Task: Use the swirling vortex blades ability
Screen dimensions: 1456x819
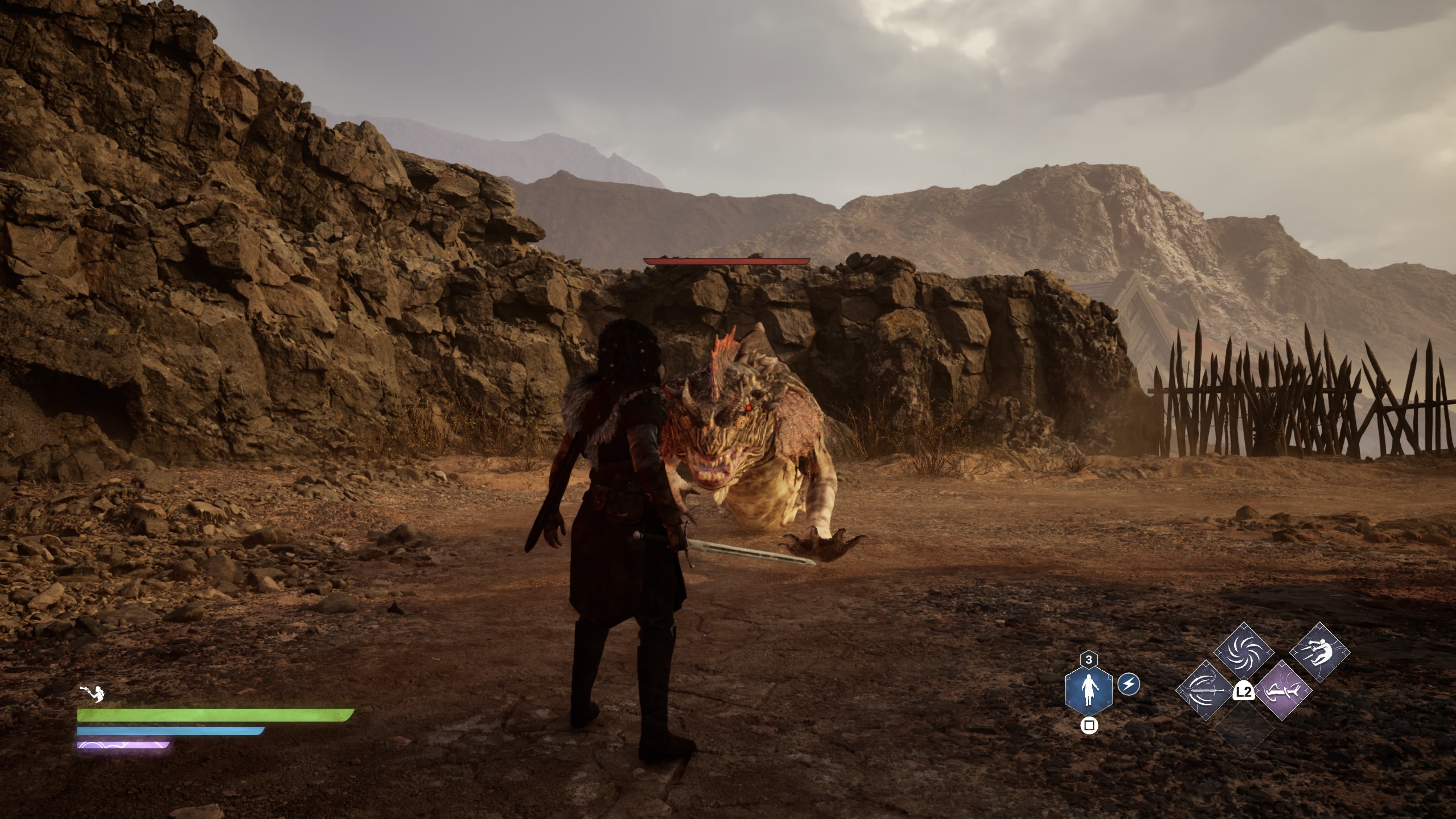Action: [x=1244, y=651]
